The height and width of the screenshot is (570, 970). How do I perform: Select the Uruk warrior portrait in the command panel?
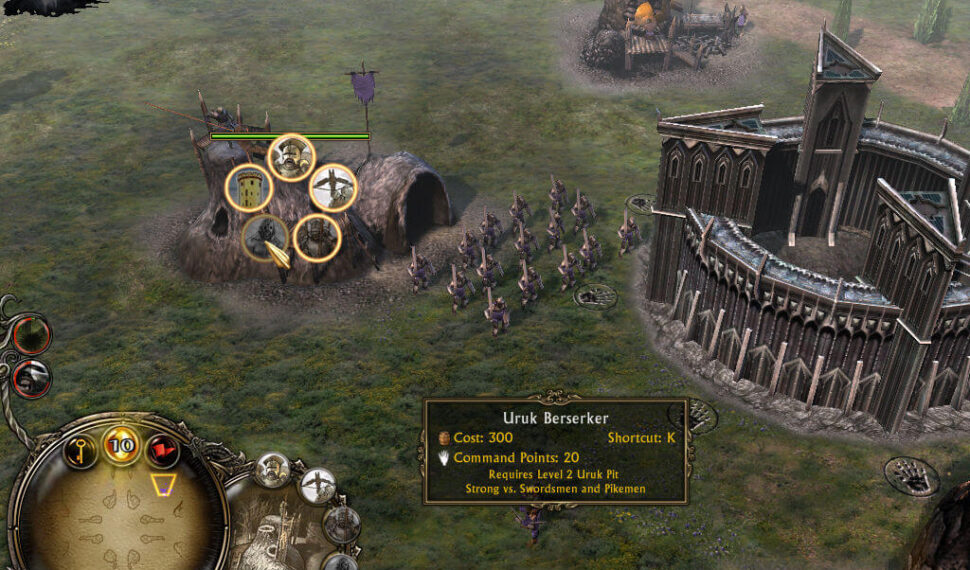click(272, 470)
